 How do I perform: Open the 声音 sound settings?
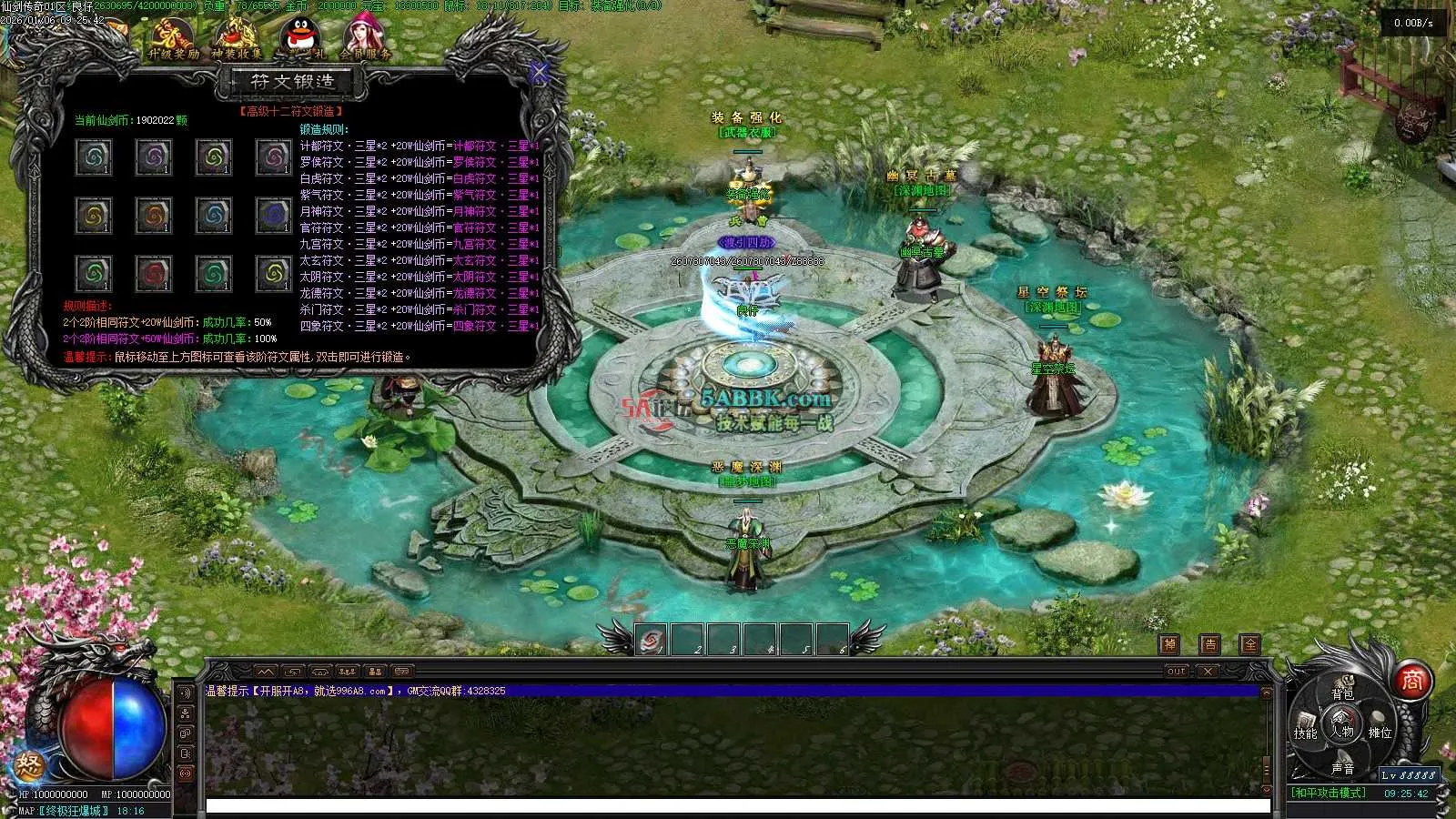click(1342, 769)
